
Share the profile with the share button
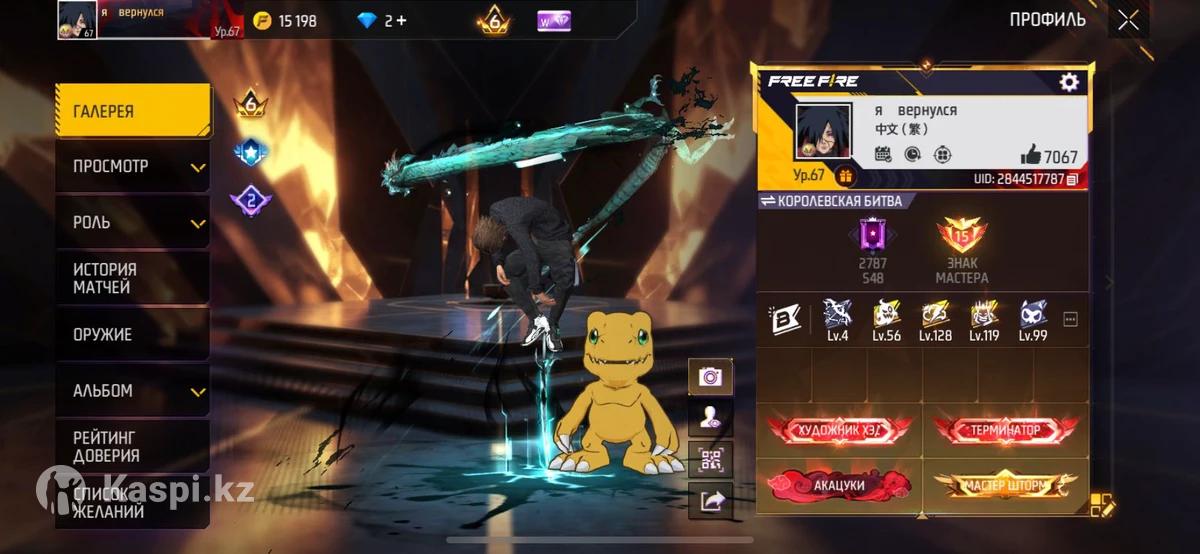pos(711,501)
